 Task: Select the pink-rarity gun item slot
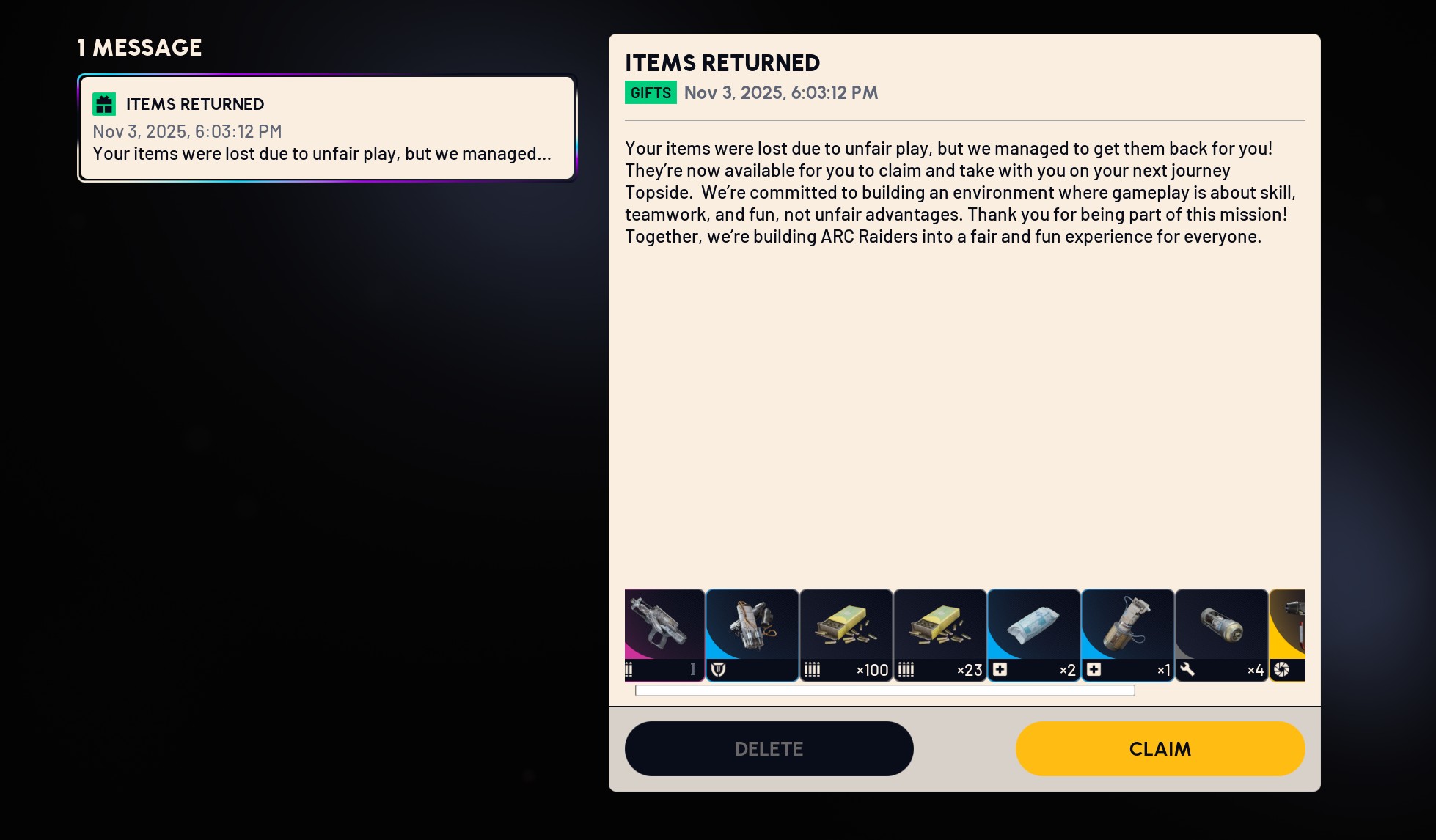[x=664, y=635]
